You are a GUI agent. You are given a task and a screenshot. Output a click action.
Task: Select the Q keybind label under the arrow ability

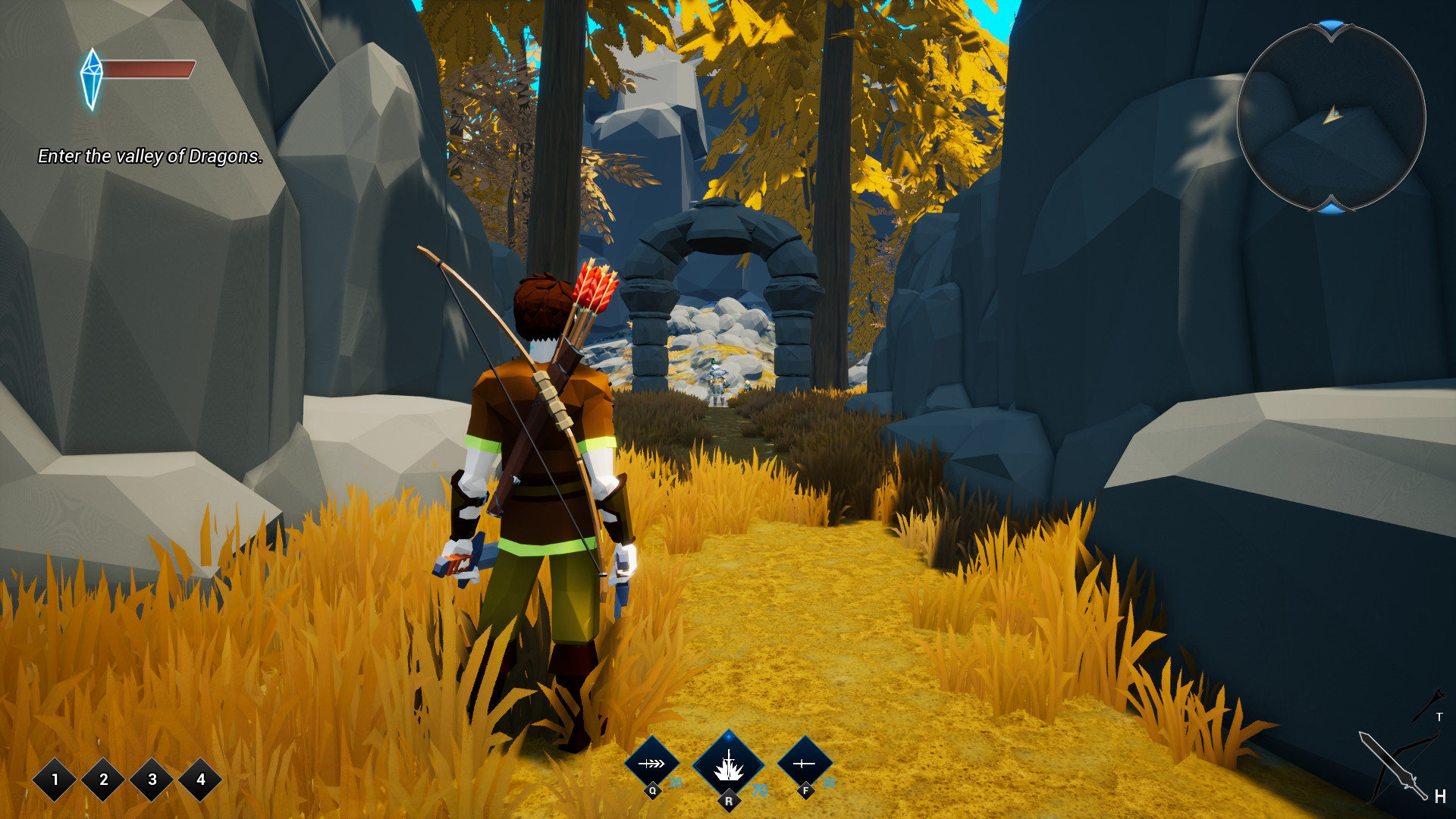tap(652, 791)
